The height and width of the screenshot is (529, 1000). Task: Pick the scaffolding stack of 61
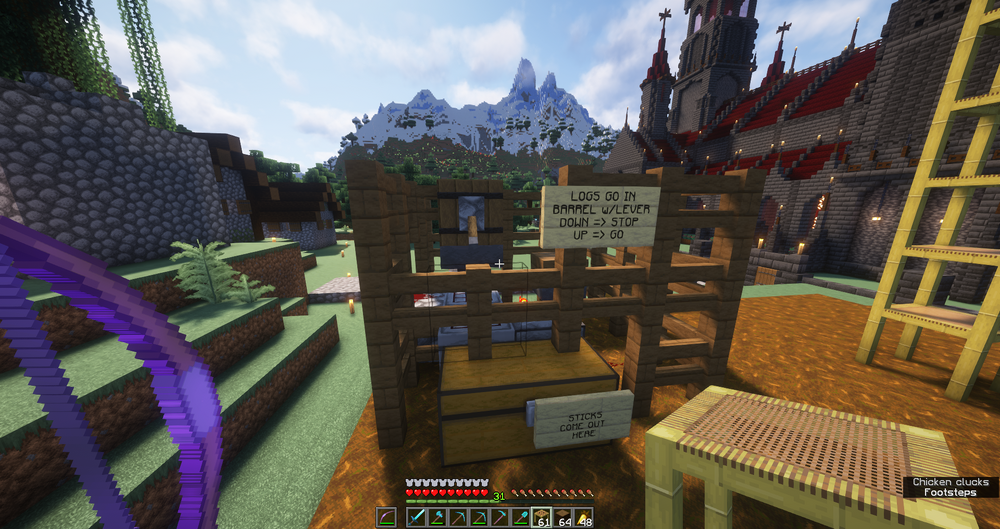click(541, 517)
